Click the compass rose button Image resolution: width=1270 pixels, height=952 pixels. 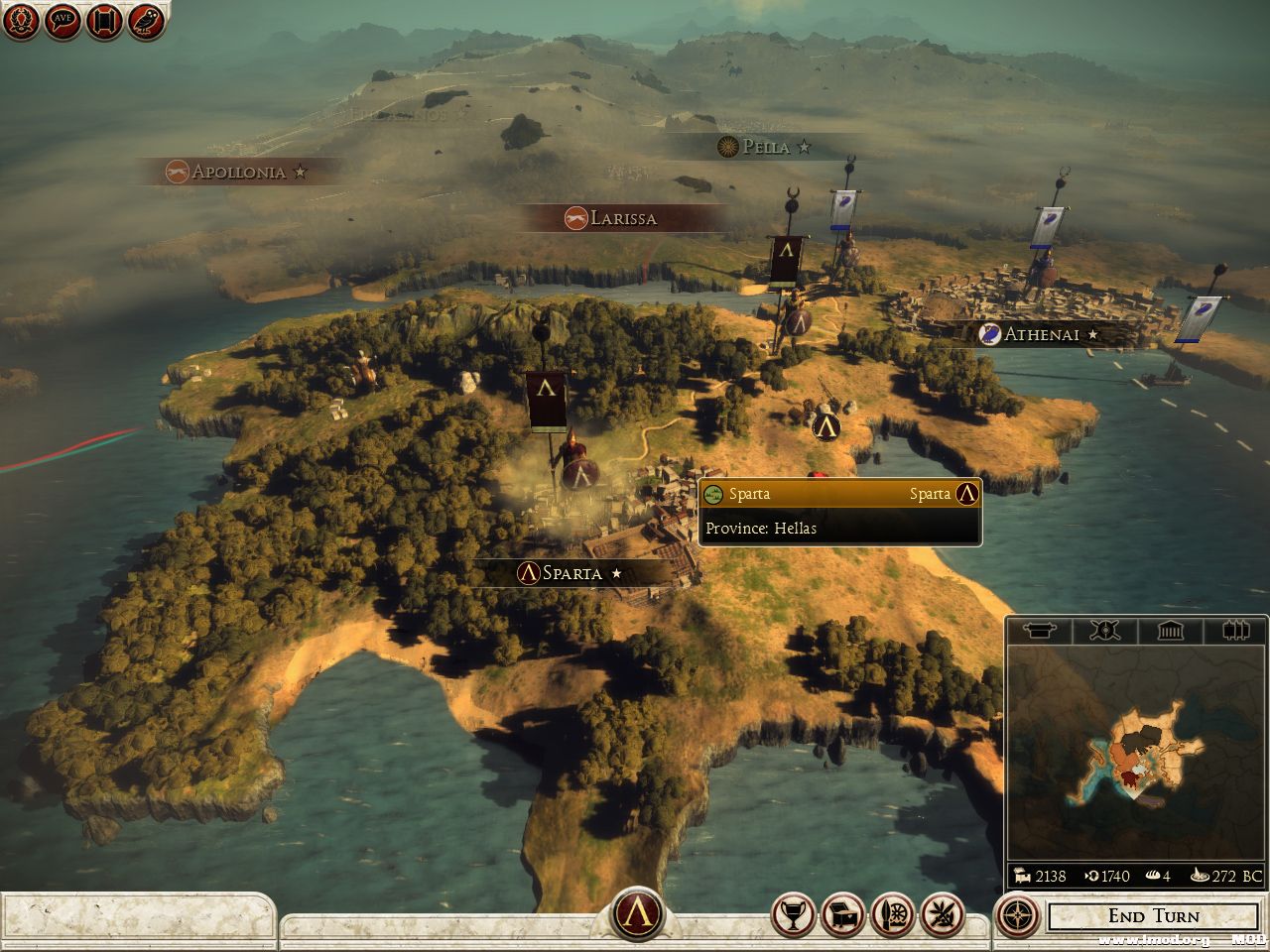pyautogui.click(x=1017, y=915)
